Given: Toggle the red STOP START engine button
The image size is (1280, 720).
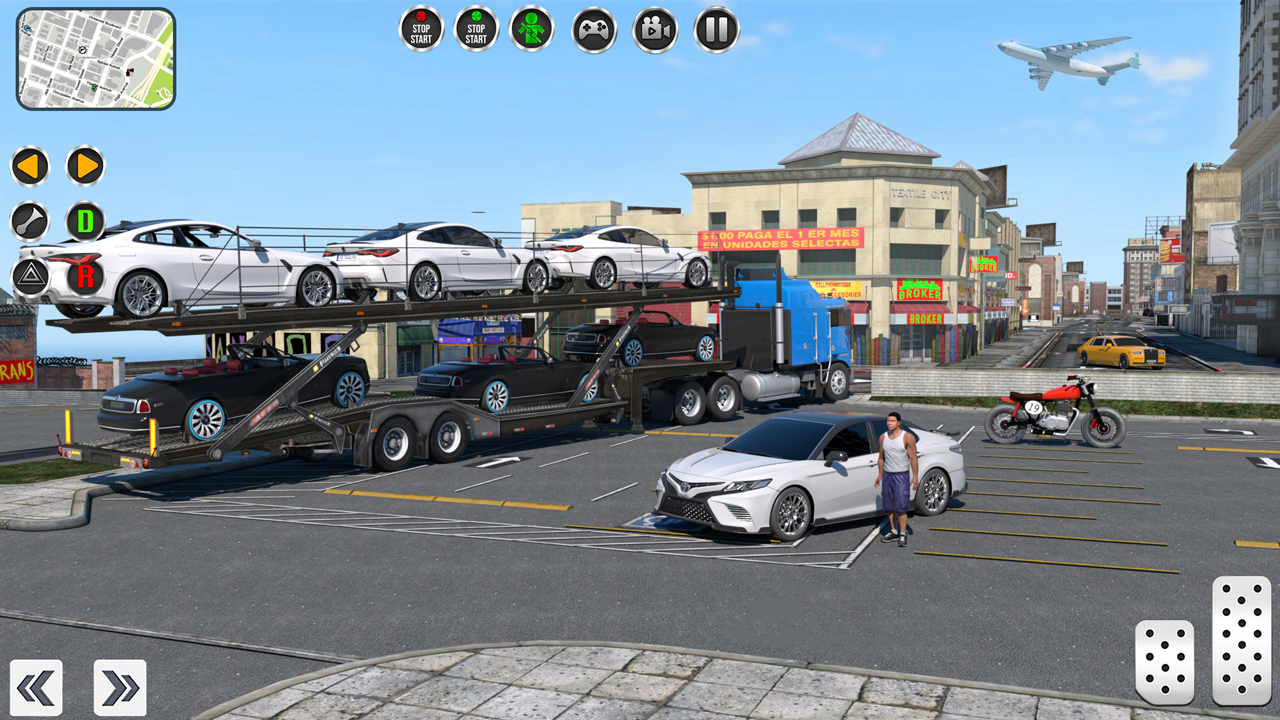Looking at the screenshot, I should pyautogui.click(x=420, y=29).
